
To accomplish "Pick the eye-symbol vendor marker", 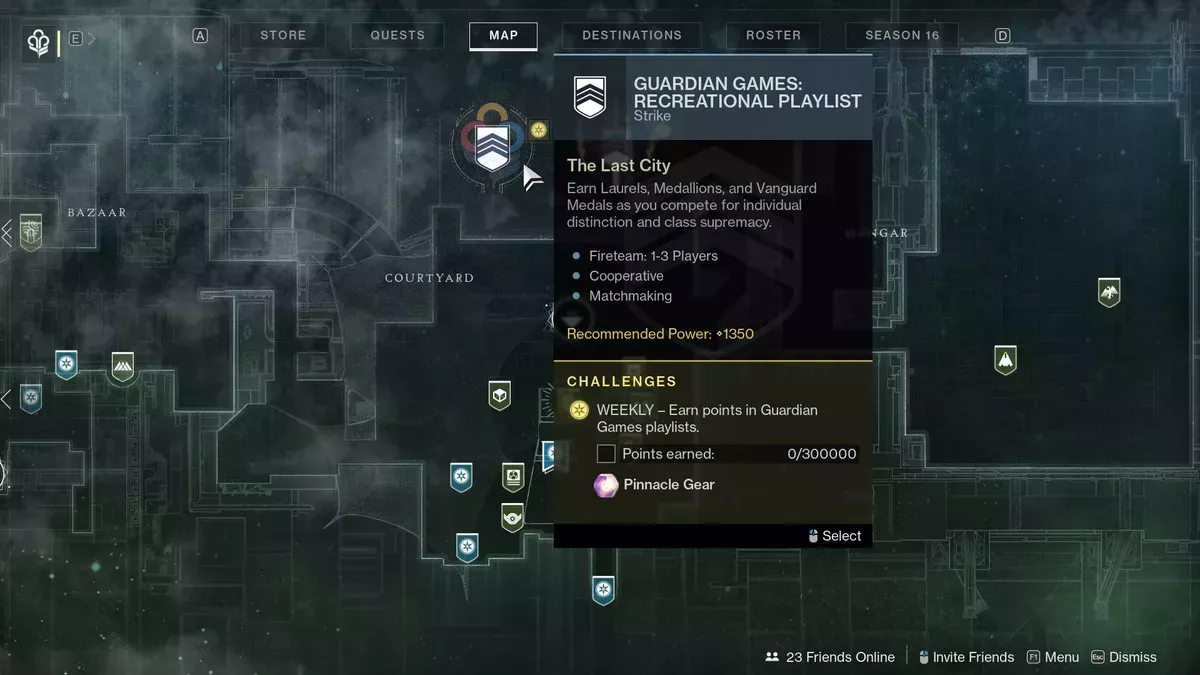I will coord(512,517).
